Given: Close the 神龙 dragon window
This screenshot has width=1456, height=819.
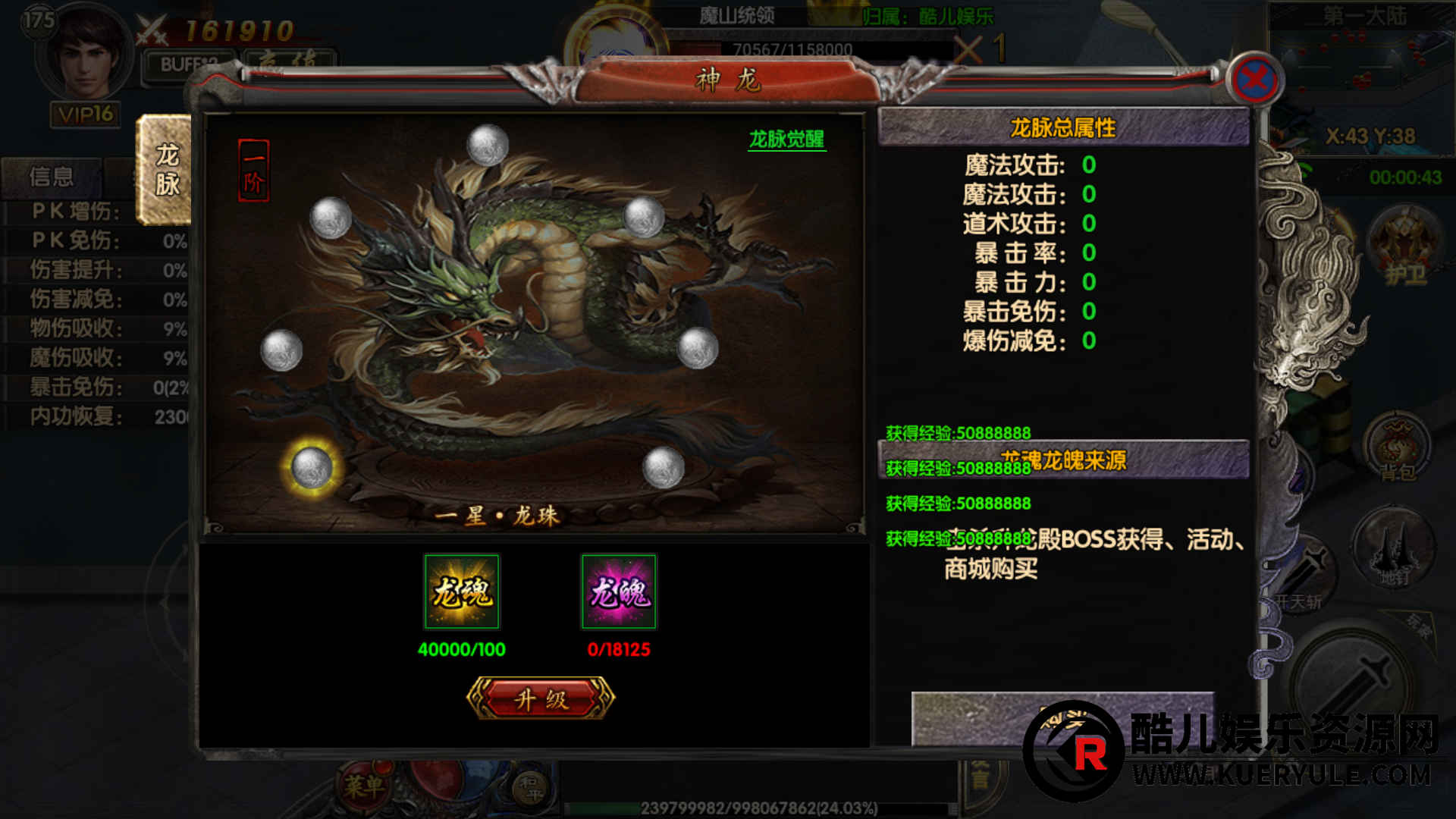Looking at the screenshot, I should point(1255,79).
